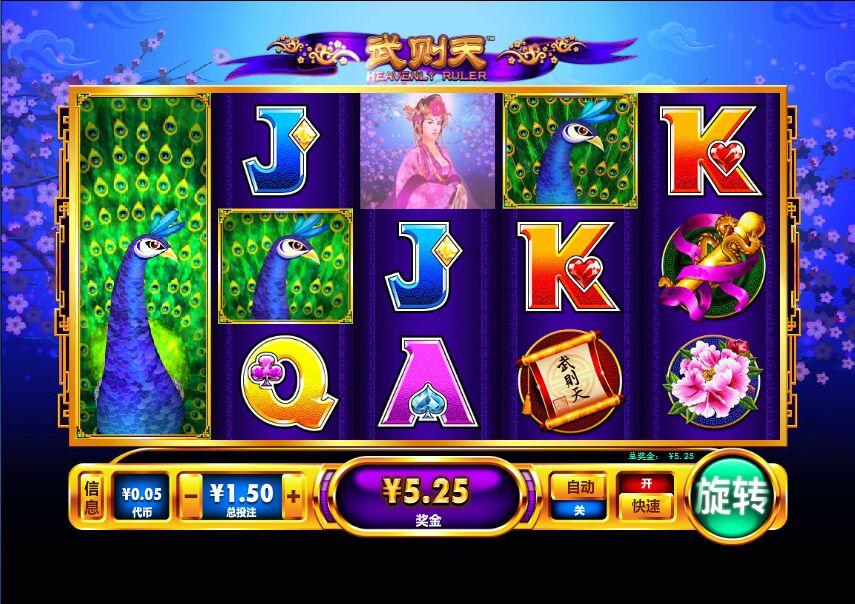Screen dimensions: 855x604
Task: Decrease total bet with the minus button
Action: click(190, 496)
